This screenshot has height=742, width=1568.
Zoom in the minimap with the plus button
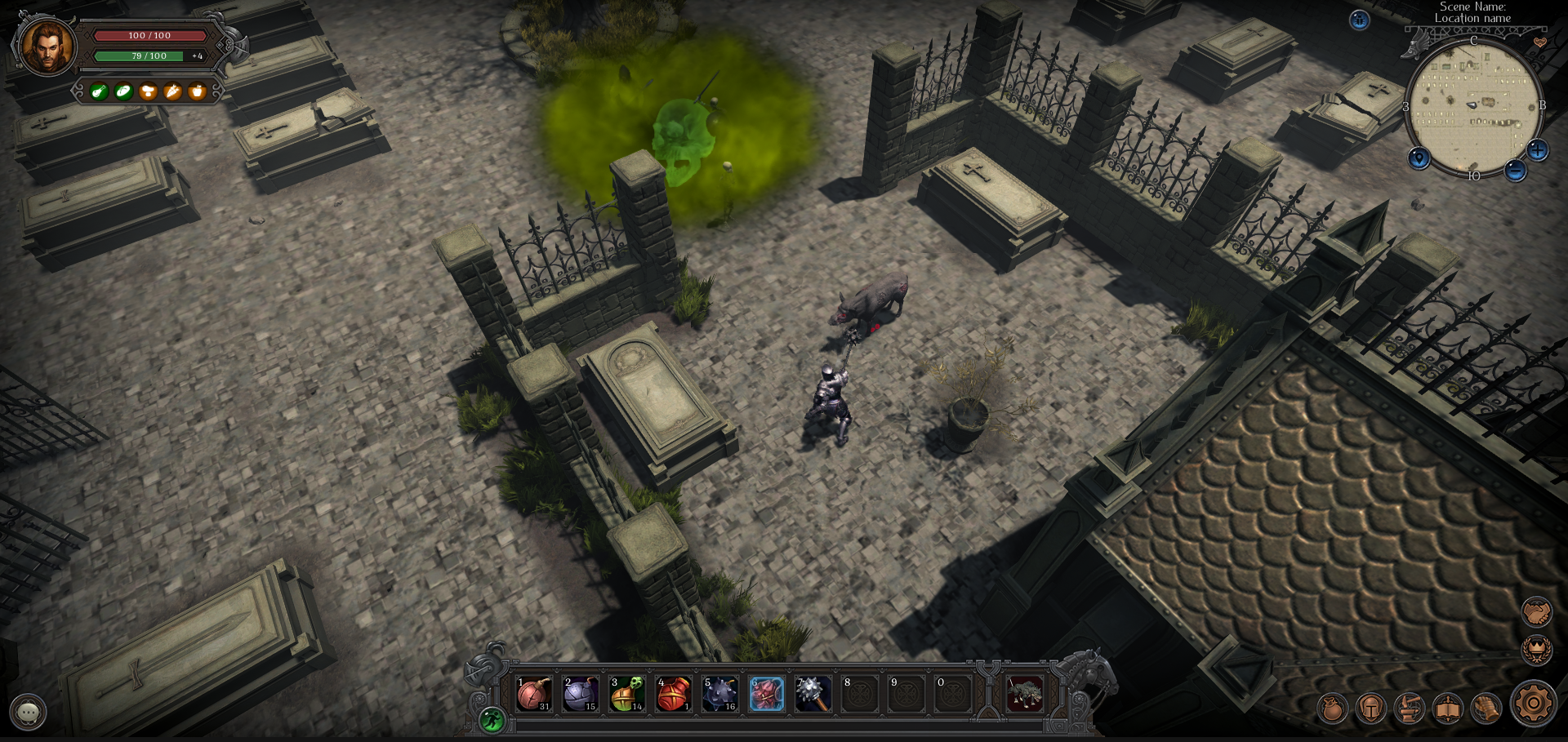pyautogui.click(x=1538, y=150)
